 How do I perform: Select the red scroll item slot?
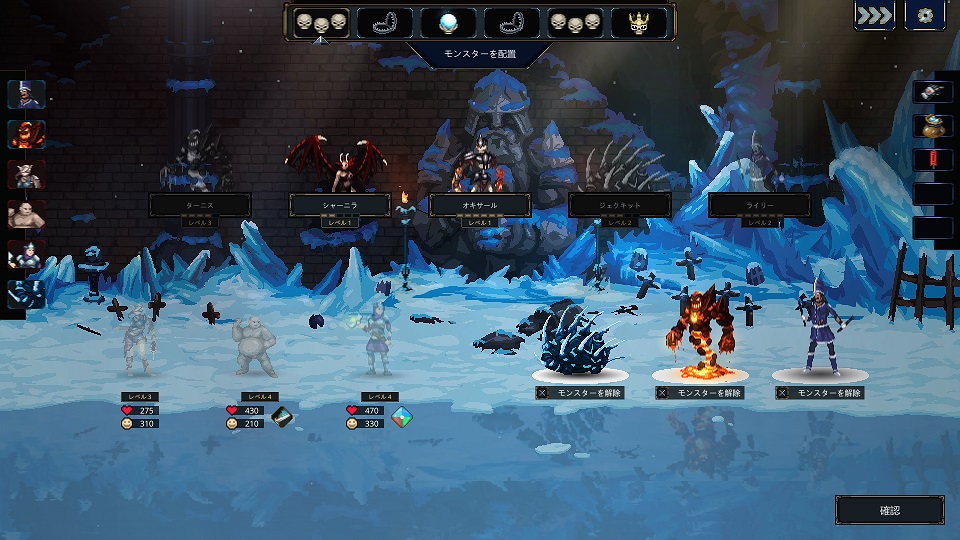[932, 159]
